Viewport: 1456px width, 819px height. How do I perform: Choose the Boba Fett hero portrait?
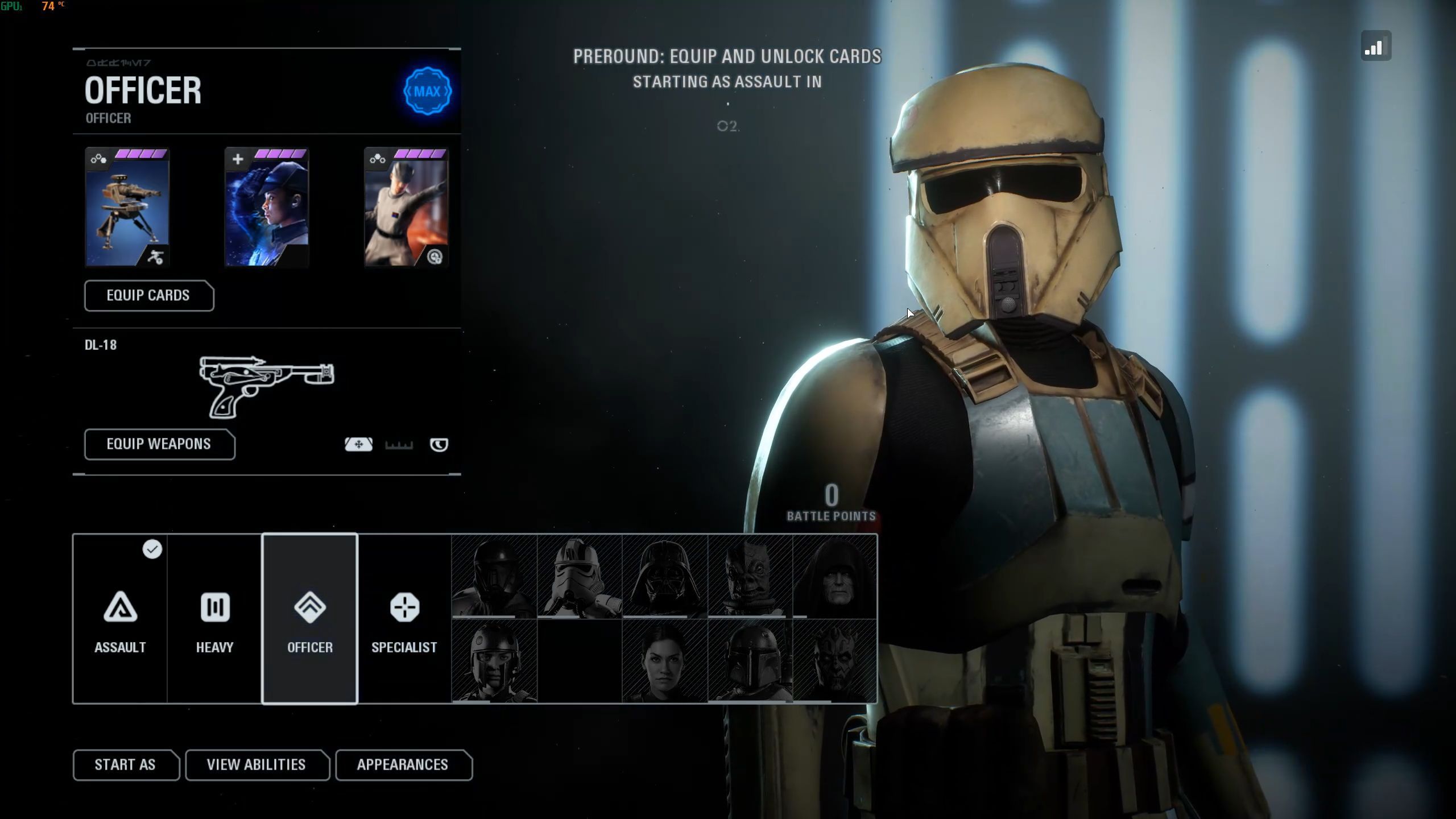pos(750,661)
